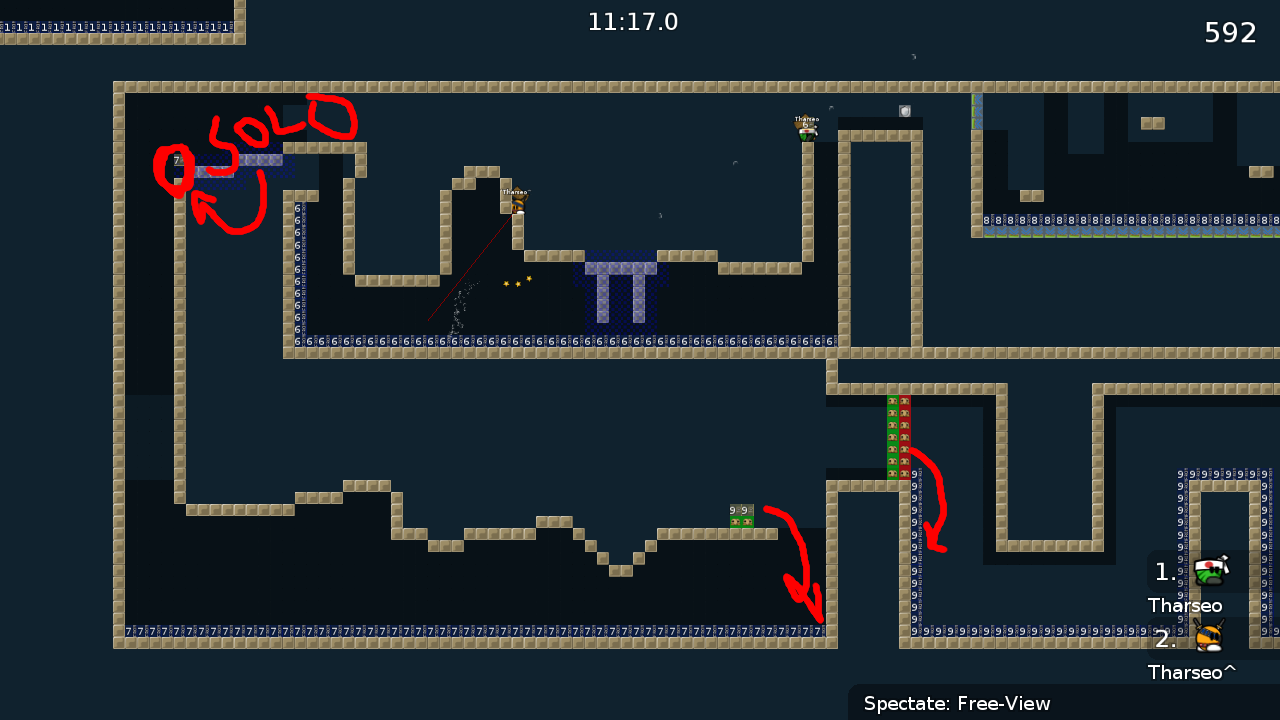
Task: Click the rank '1.' entry in the scoreboard
Action: [1165, 571]
